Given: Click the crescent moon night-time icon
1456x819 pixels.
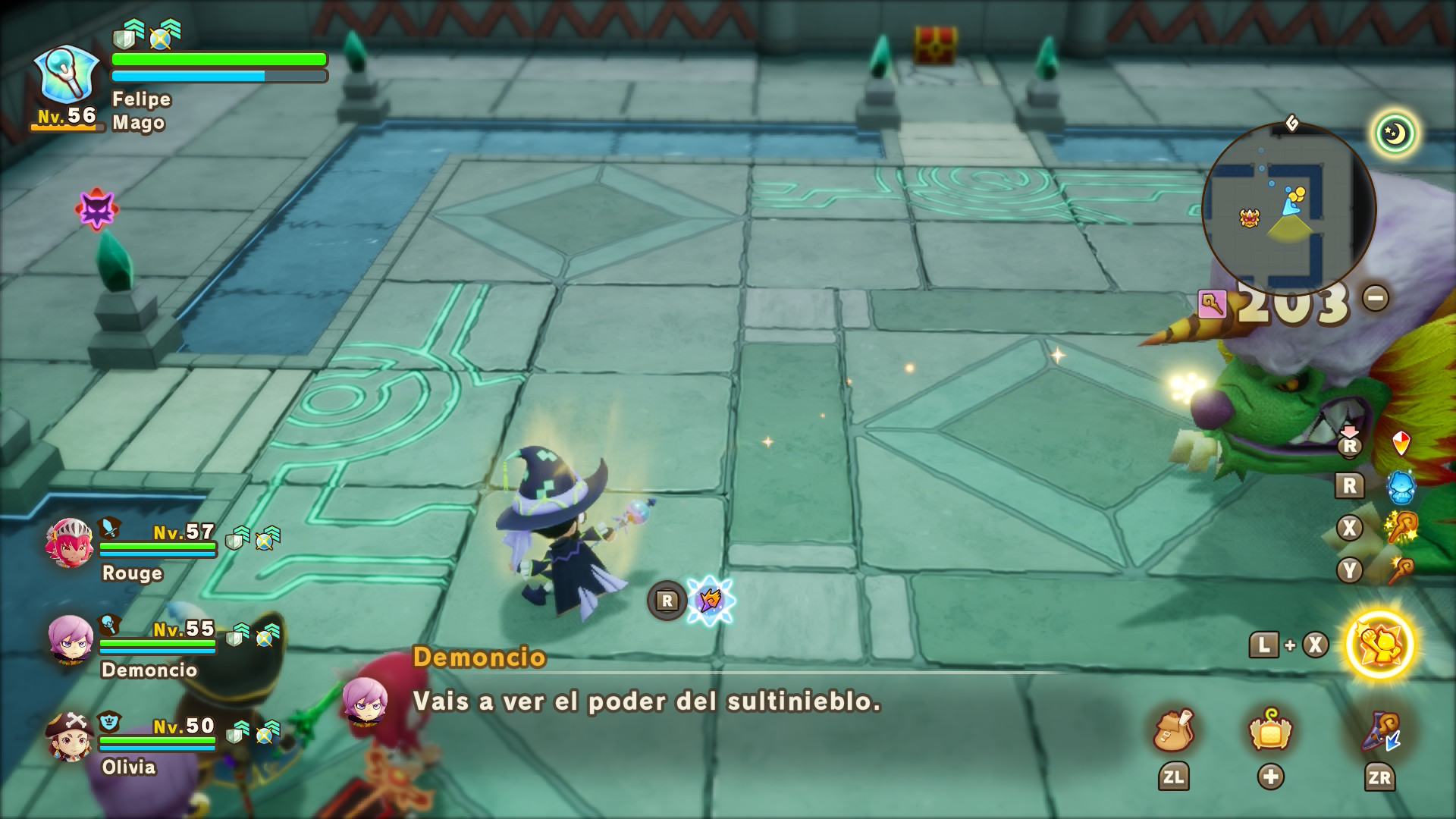Looking at the screenshot, I should point(1395,133).
